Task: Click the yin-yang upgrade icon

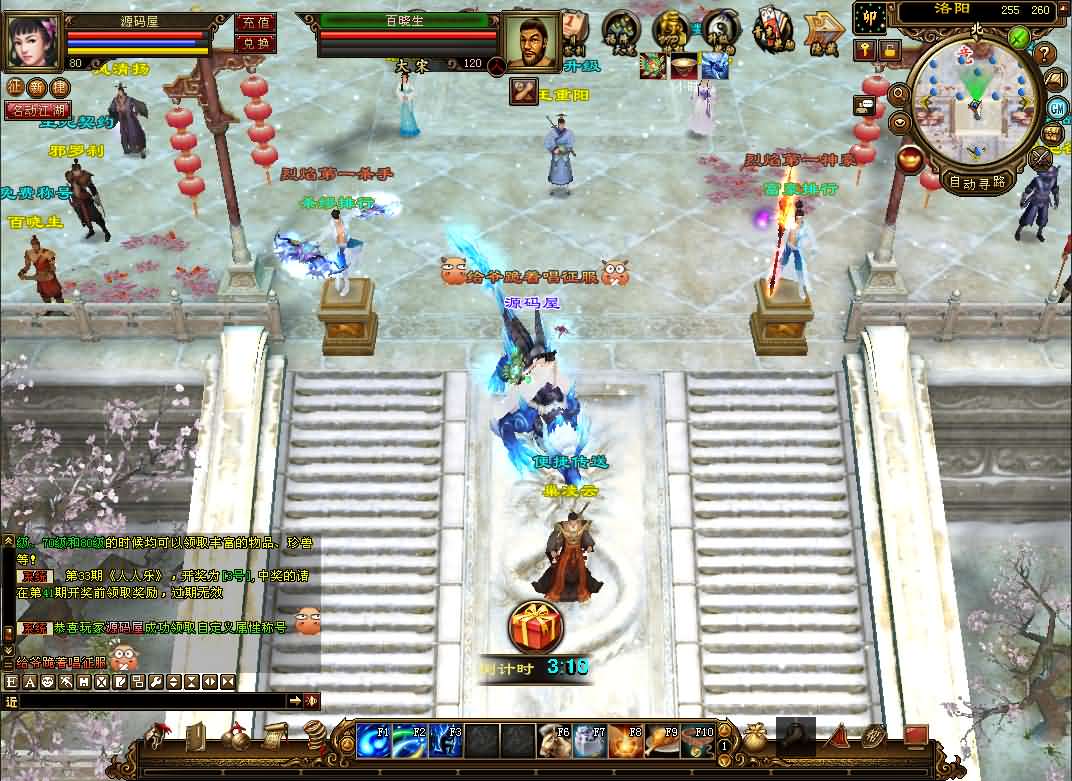Action: (720, 28)
